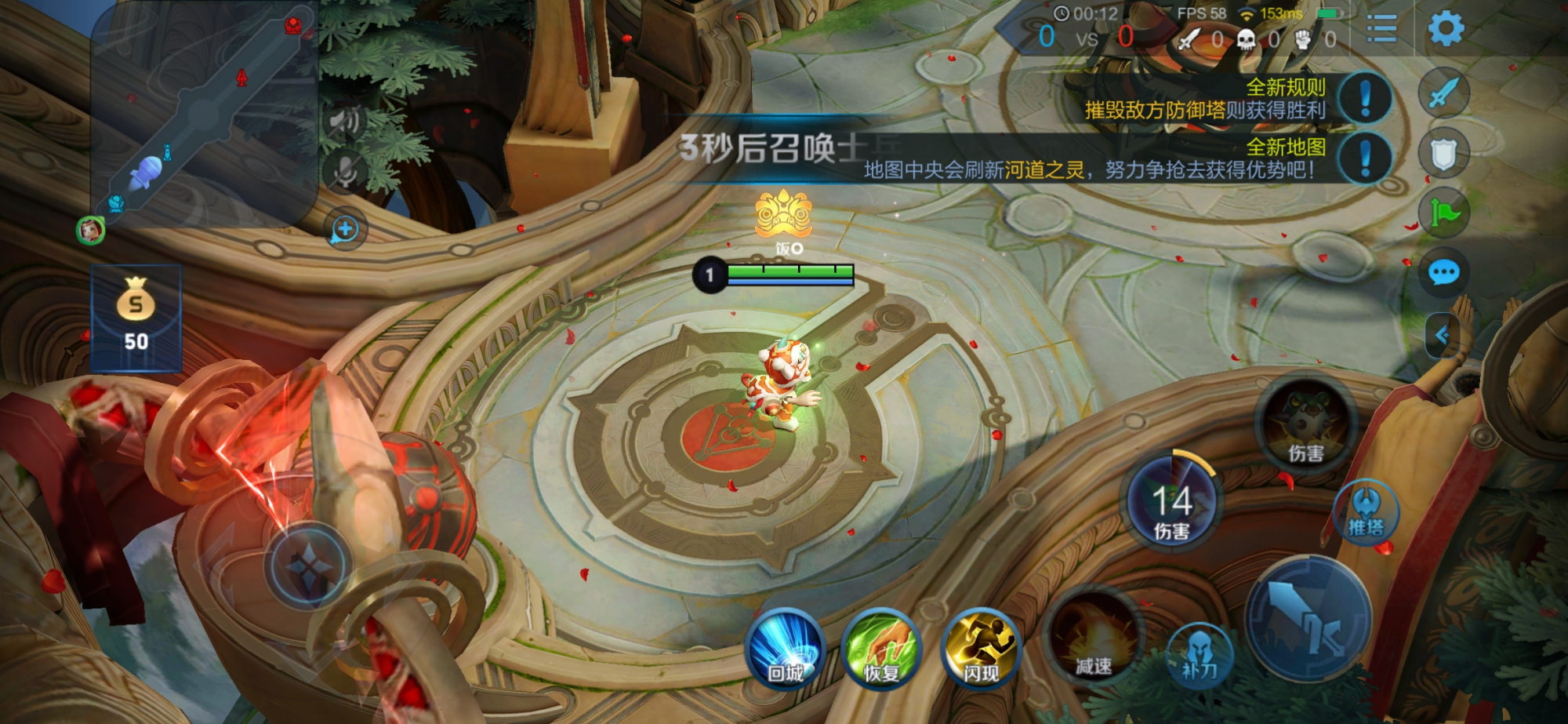Activate the 伤害 skill on cooldown 14
The image size is (1568, 724).
[x=1171, y=502]
